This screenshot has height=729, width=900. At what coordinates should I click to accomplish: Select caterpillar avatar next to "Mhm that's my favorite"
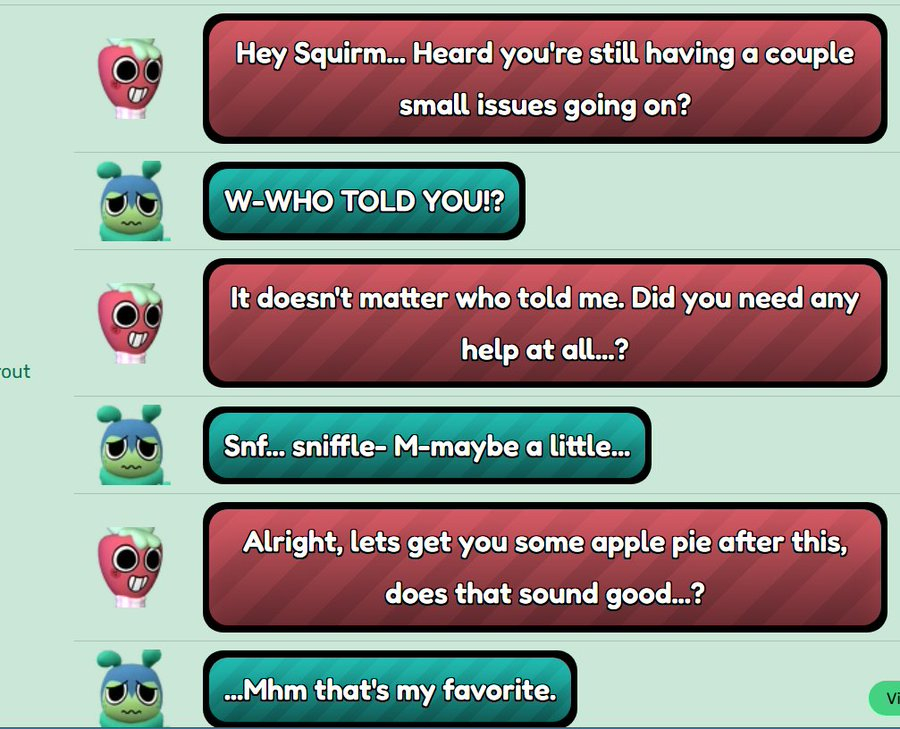tap(132, 689)
